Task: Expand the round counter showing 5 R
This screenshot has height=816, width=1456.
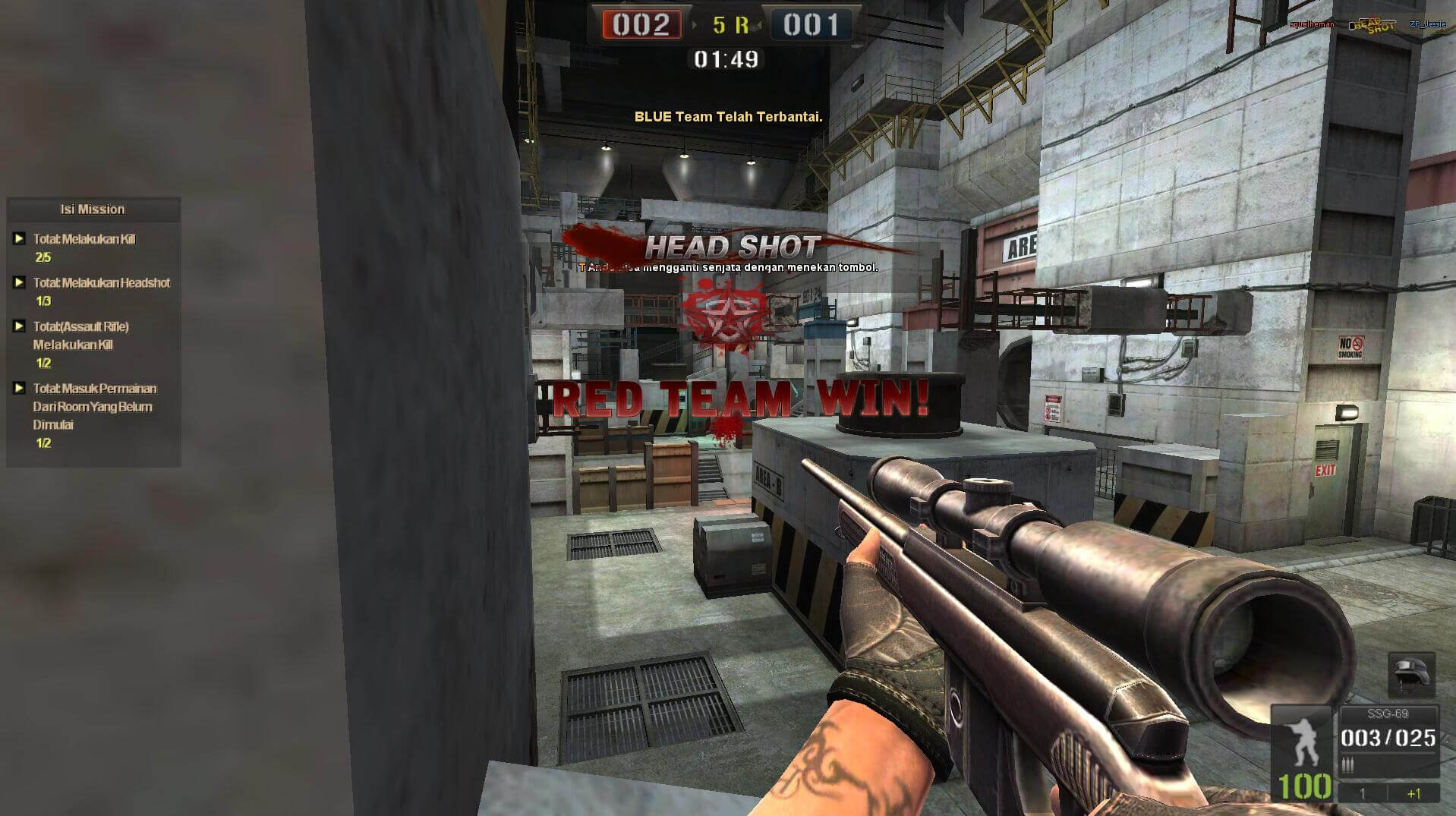Action: pos(731,24)
